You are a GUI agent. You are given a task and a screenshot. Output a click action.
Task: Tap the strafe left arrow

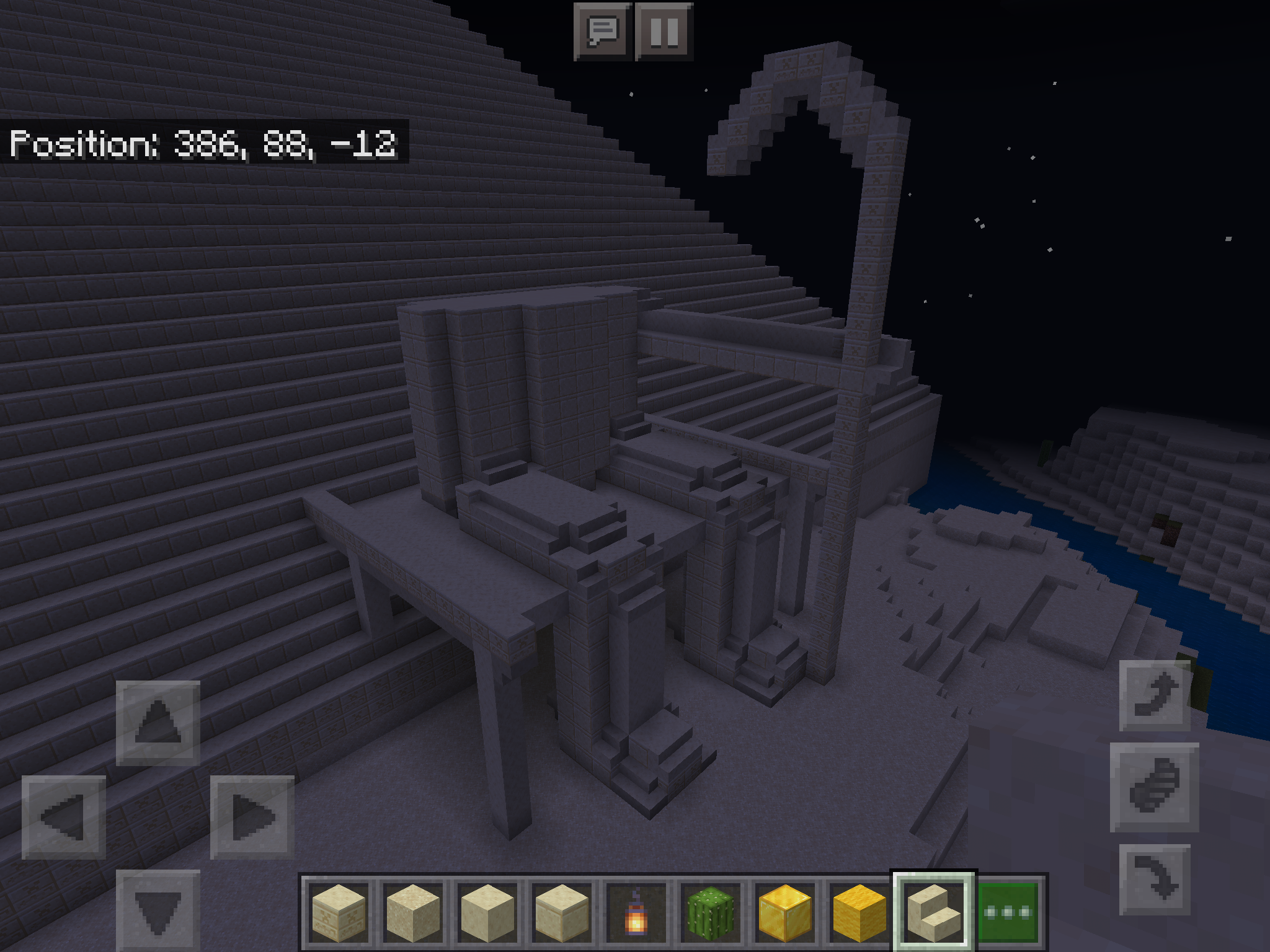click(64, 817)
